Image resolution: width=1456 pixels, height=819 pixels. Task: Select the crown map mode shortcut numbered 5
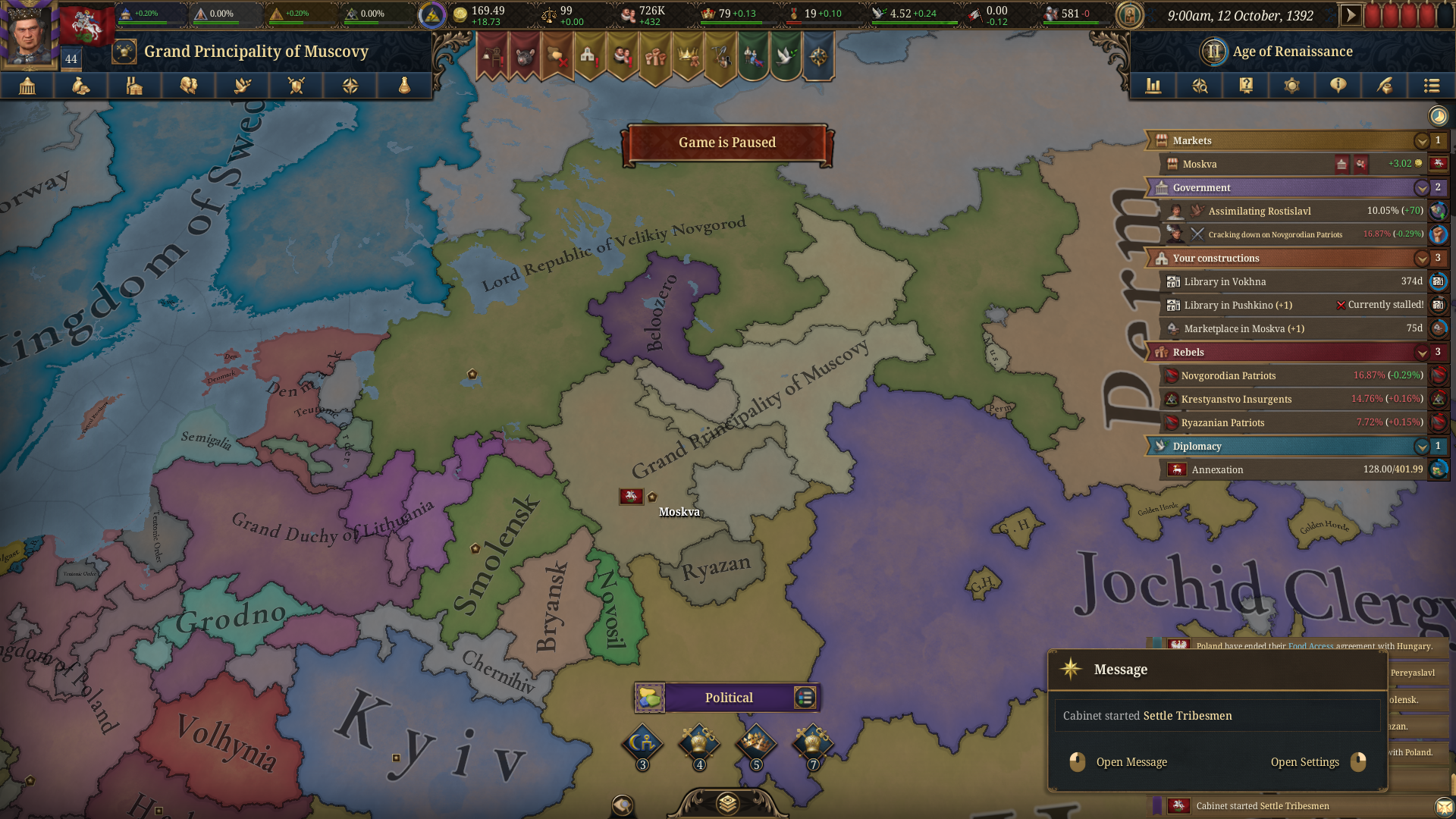756,743
